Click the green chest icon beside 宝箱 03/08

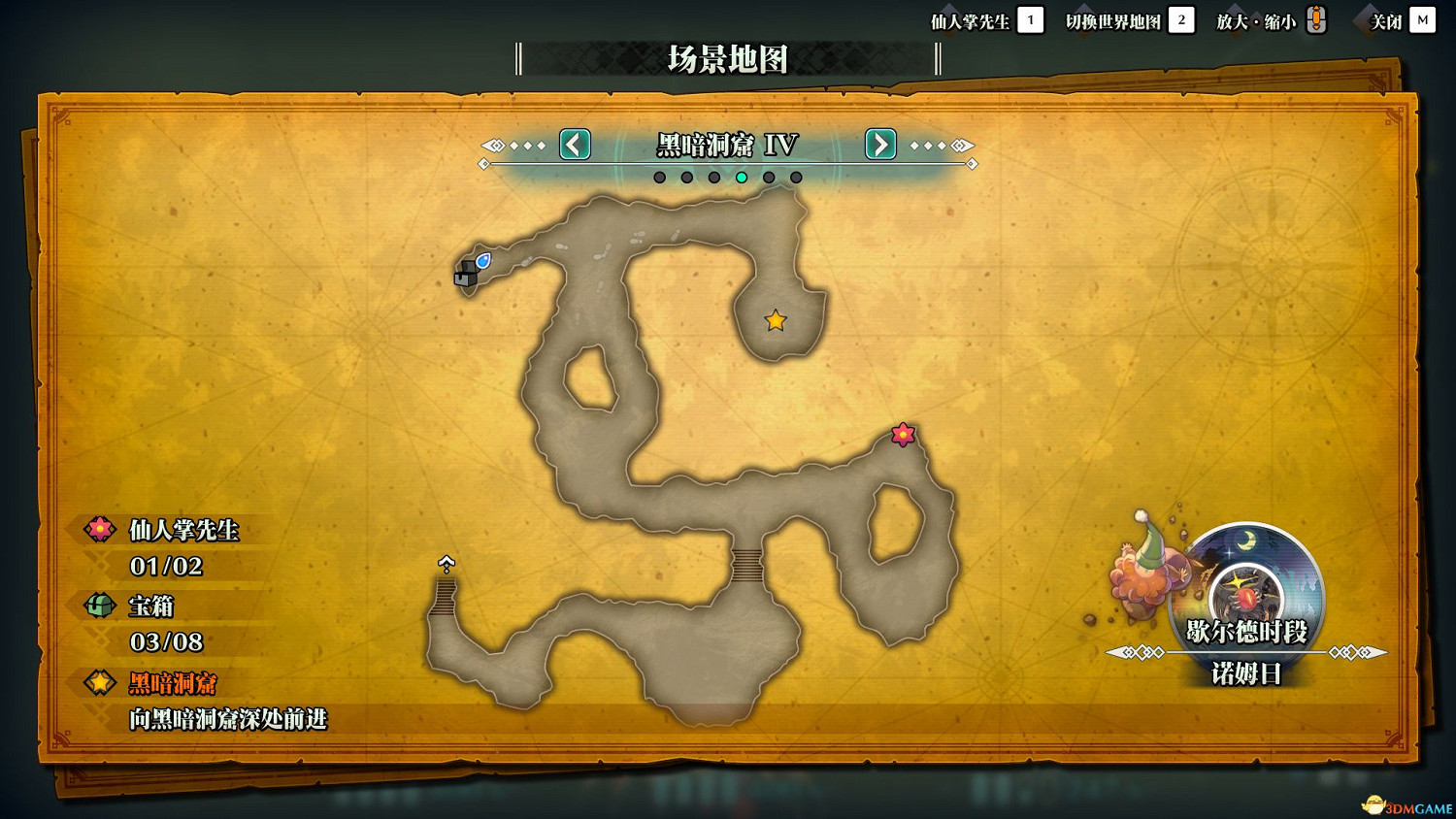pos(100,606)
